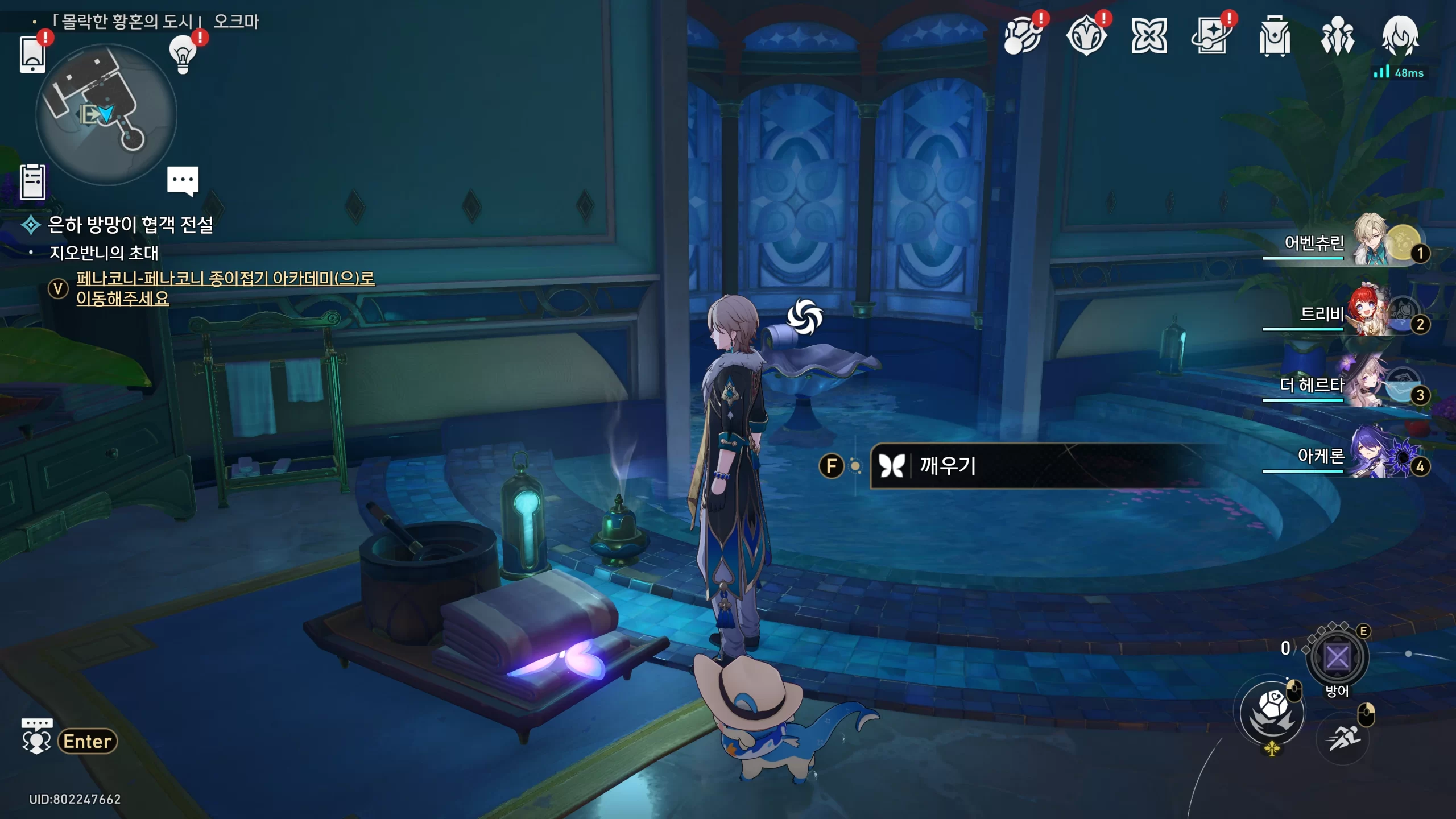Open the chat speech bubble
This screenshot has width=1456, height=819.
(183, 181)
